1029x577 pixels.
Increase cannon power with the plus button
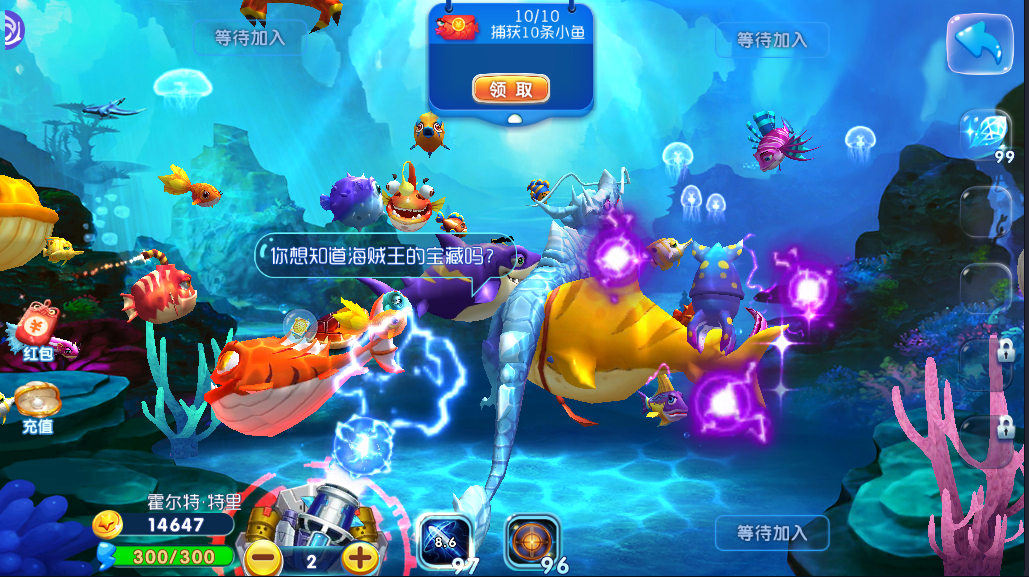[360, 559]
